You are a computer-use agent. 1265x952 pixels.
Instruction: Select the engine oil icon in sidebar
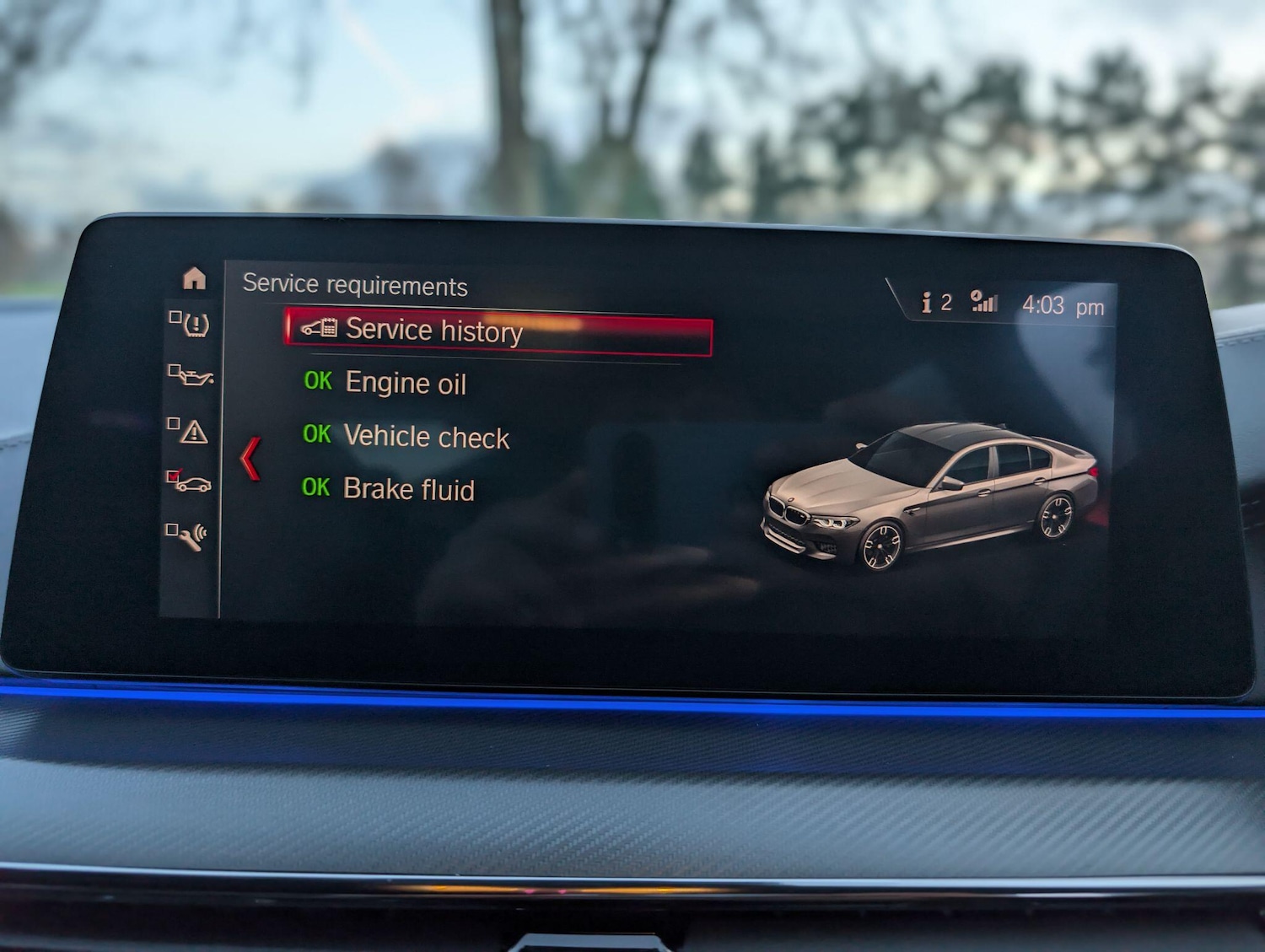click(192, 378)
